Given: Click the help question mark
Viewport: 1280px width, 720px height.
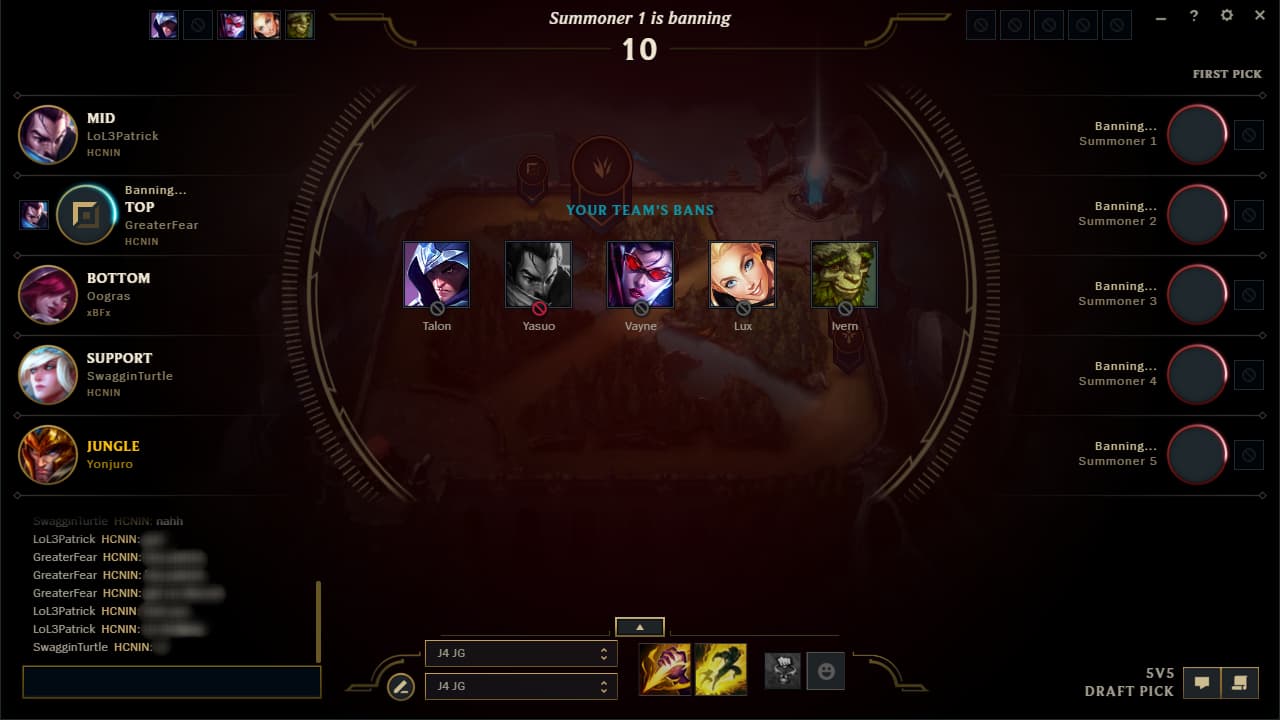Looking at the screenshot, I should [1193, 16].
